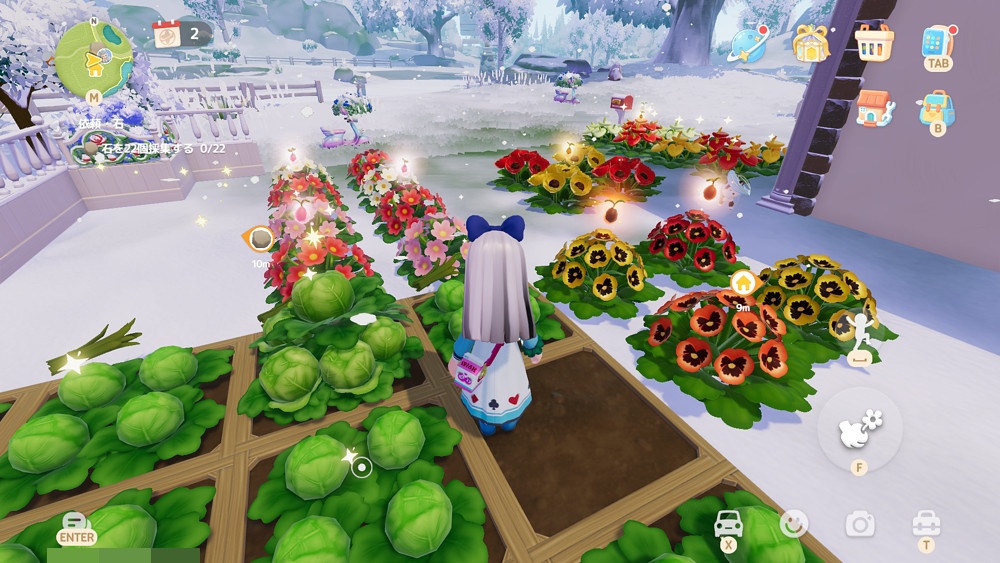Tap the jump action button
Viewport: 1000px width, 563px height.
859,330
